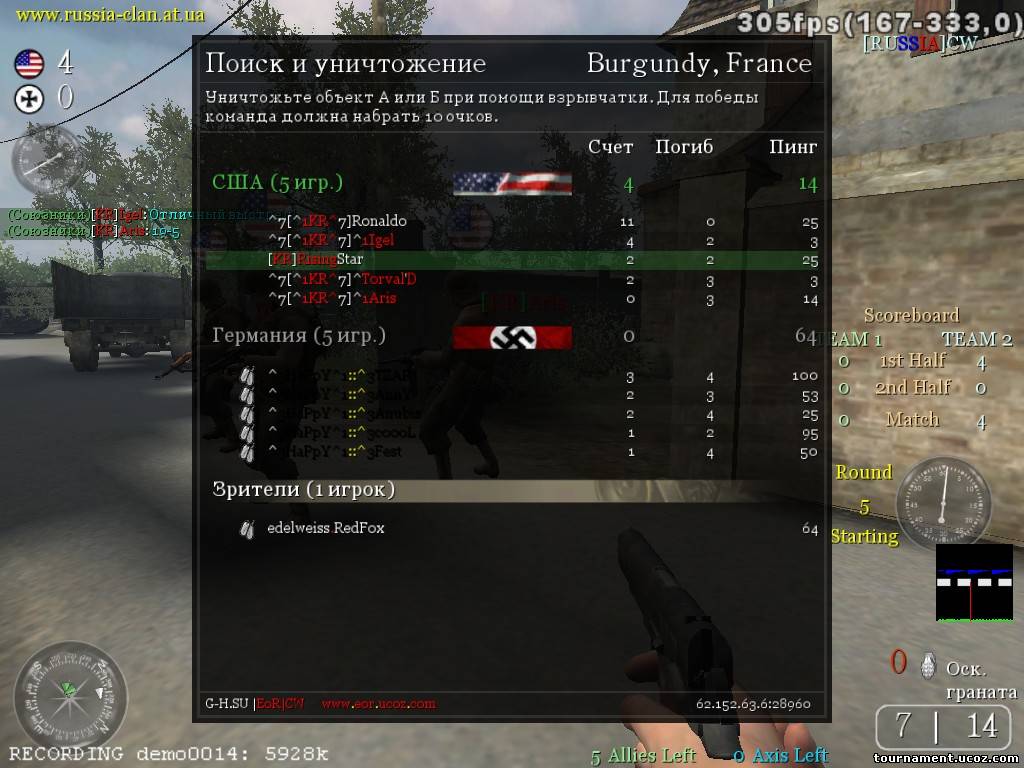Click the США team header
1024x768 pixels.
coord(278,183)
